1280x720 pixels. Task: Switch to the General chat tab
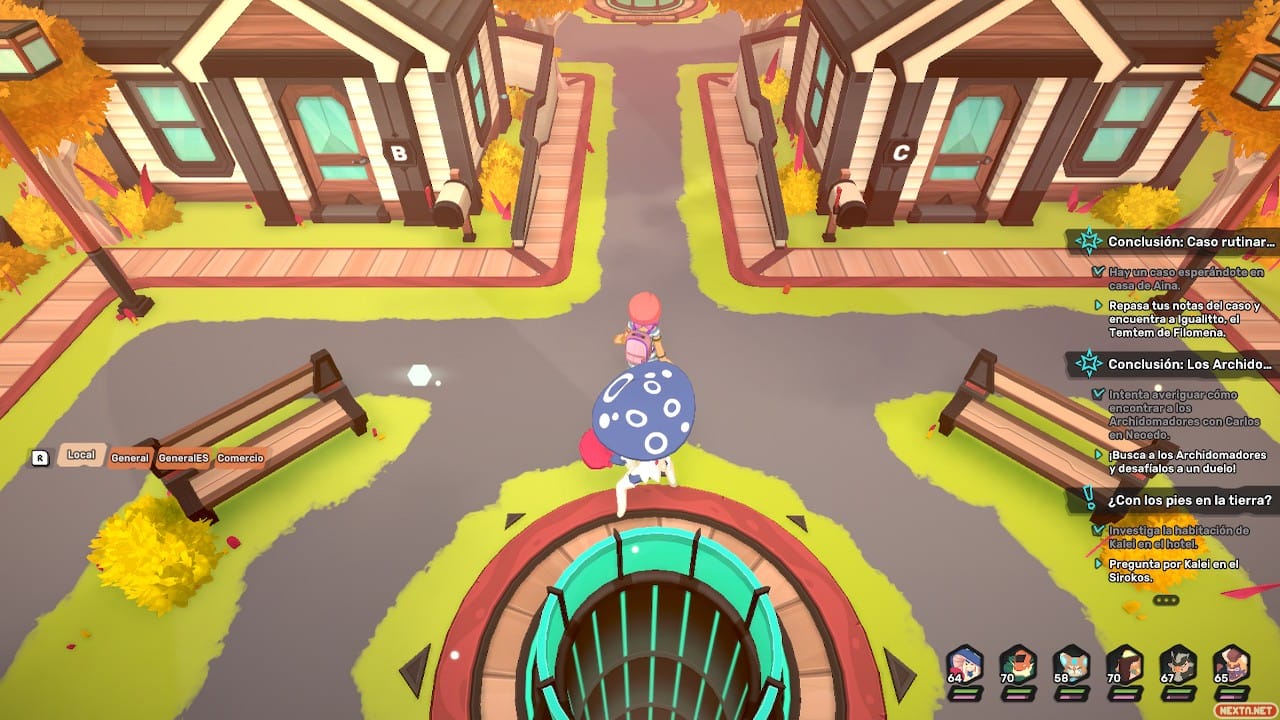132,457
